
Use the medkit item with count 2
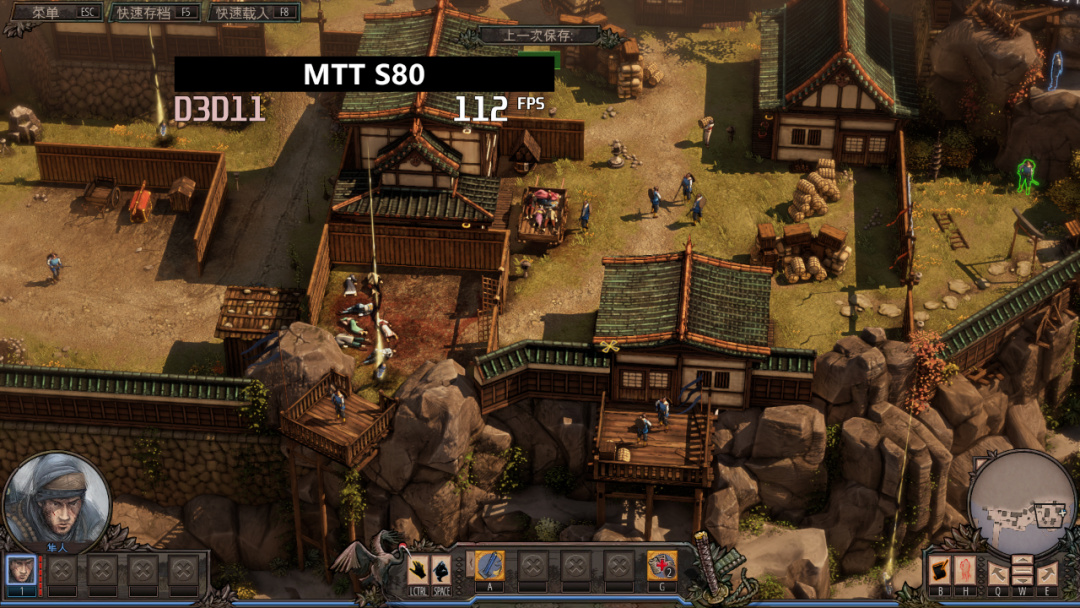tap(661, 566)
